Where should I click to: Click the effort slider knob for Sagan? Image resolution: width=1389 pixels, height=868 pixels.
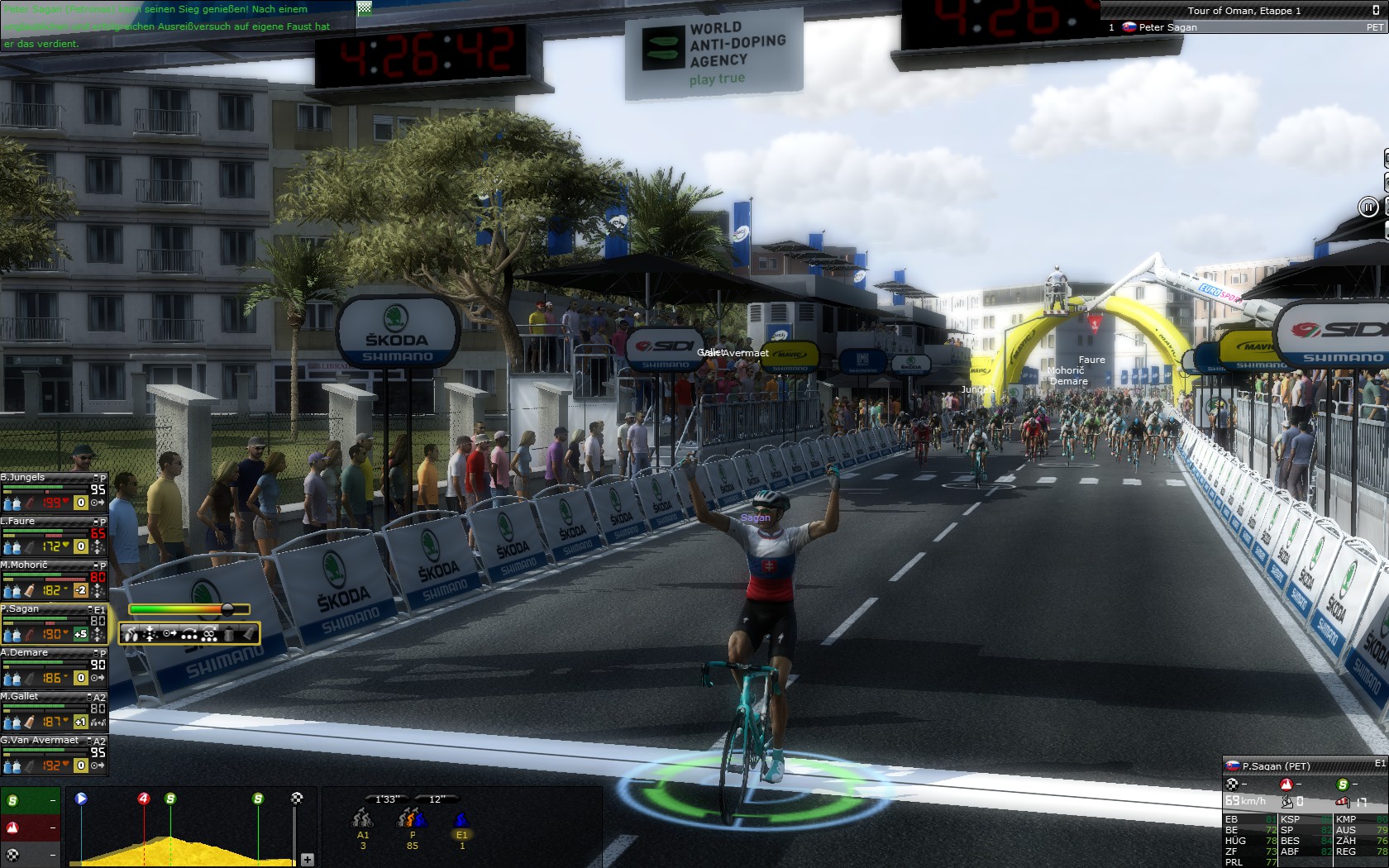[227, 609]
